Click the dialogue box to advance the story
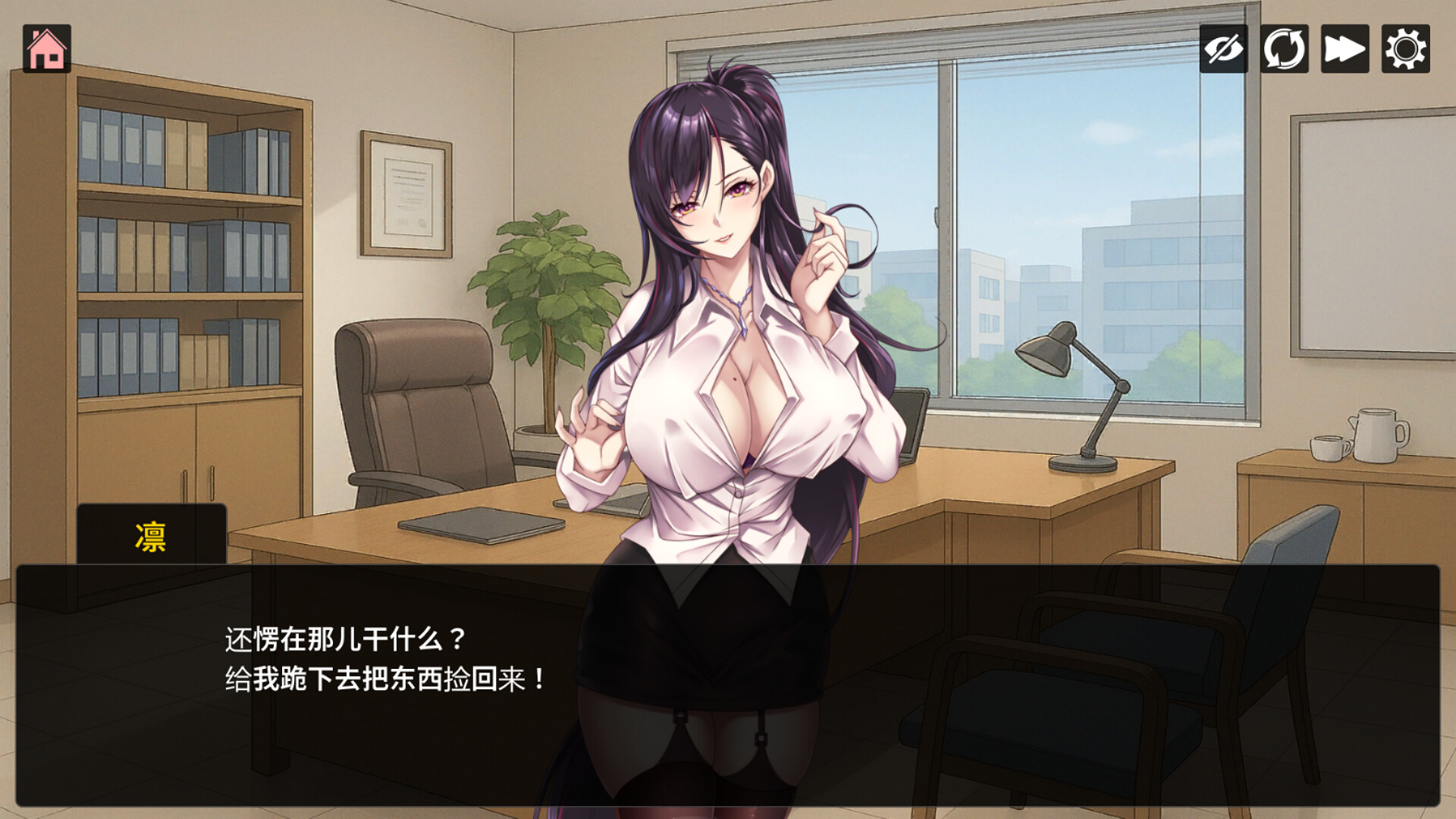Image resolution: width=1456 pixels, height=819 pixels. [x=728, y=682]
